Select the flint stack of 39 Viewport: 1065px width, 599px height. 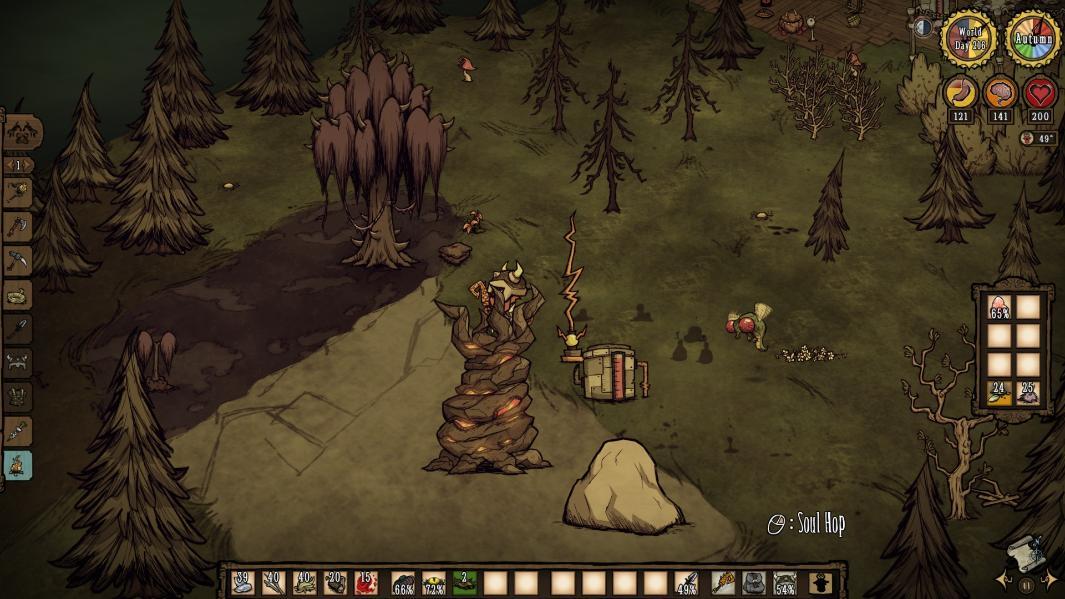click(243, 582)
